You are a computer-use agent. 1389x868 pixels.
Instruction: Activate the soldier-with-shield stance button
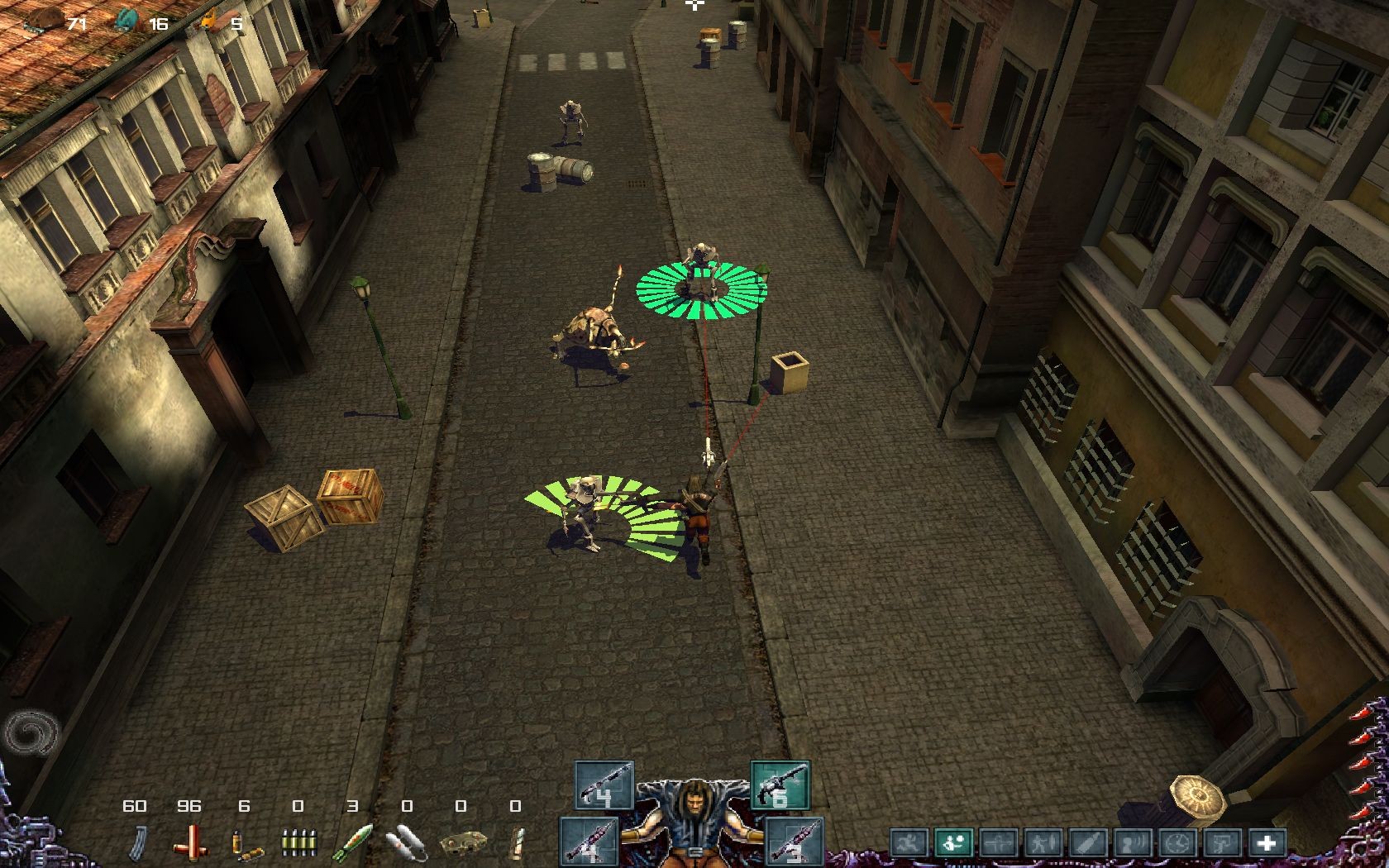tap(1042, 843)
